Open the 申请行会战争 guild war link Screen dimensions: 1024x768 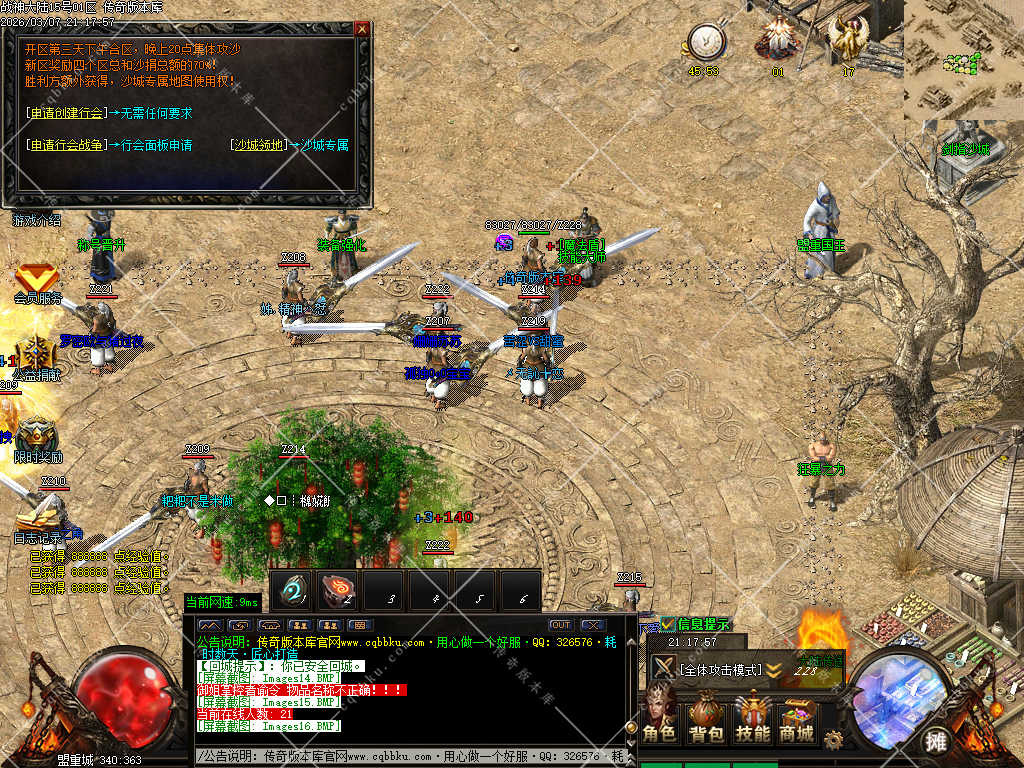[66, 145]
